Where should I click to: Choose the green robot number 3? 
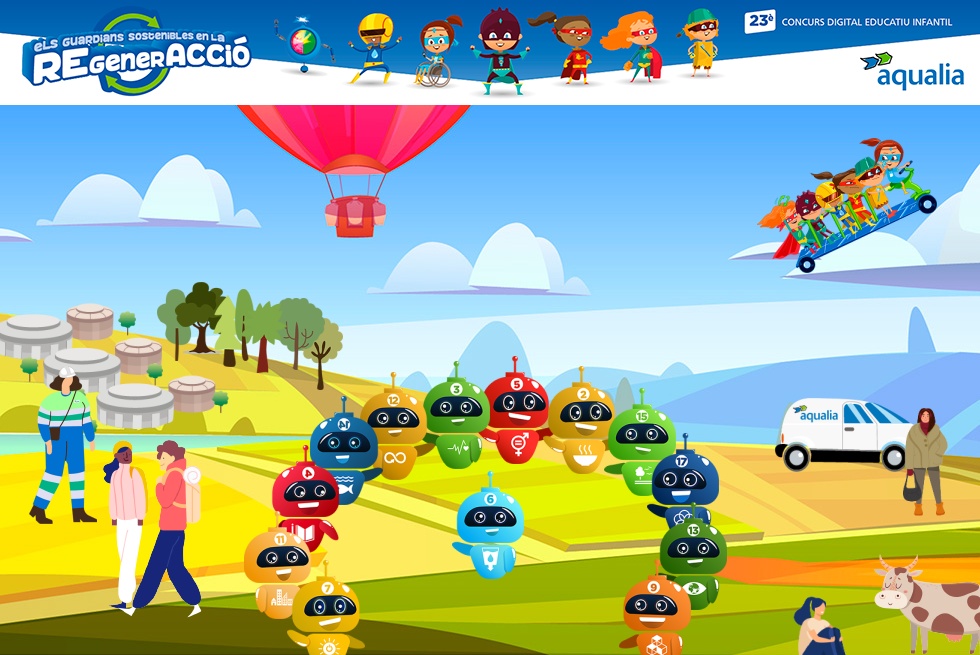(x=456, y=418)
